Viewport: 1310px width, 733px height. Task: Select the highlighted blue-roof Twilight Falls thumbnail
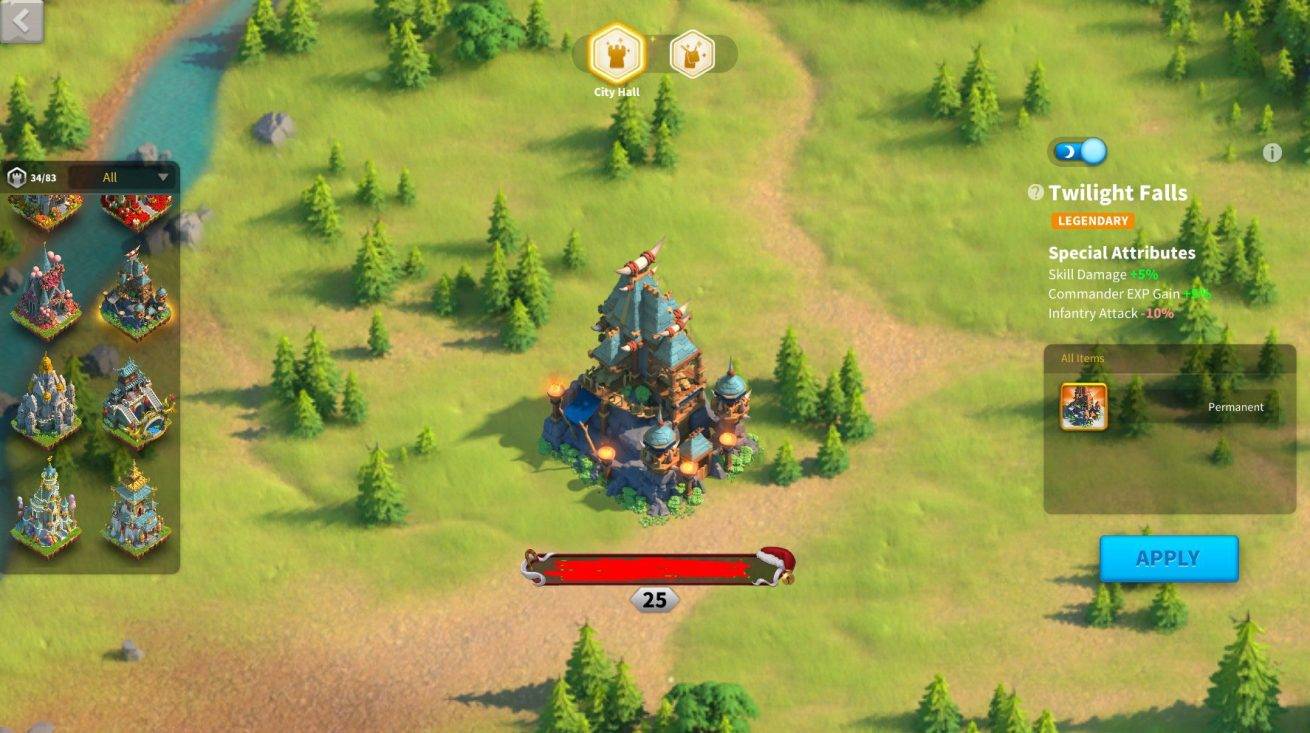pyautogui.click(x=135, y=294)
